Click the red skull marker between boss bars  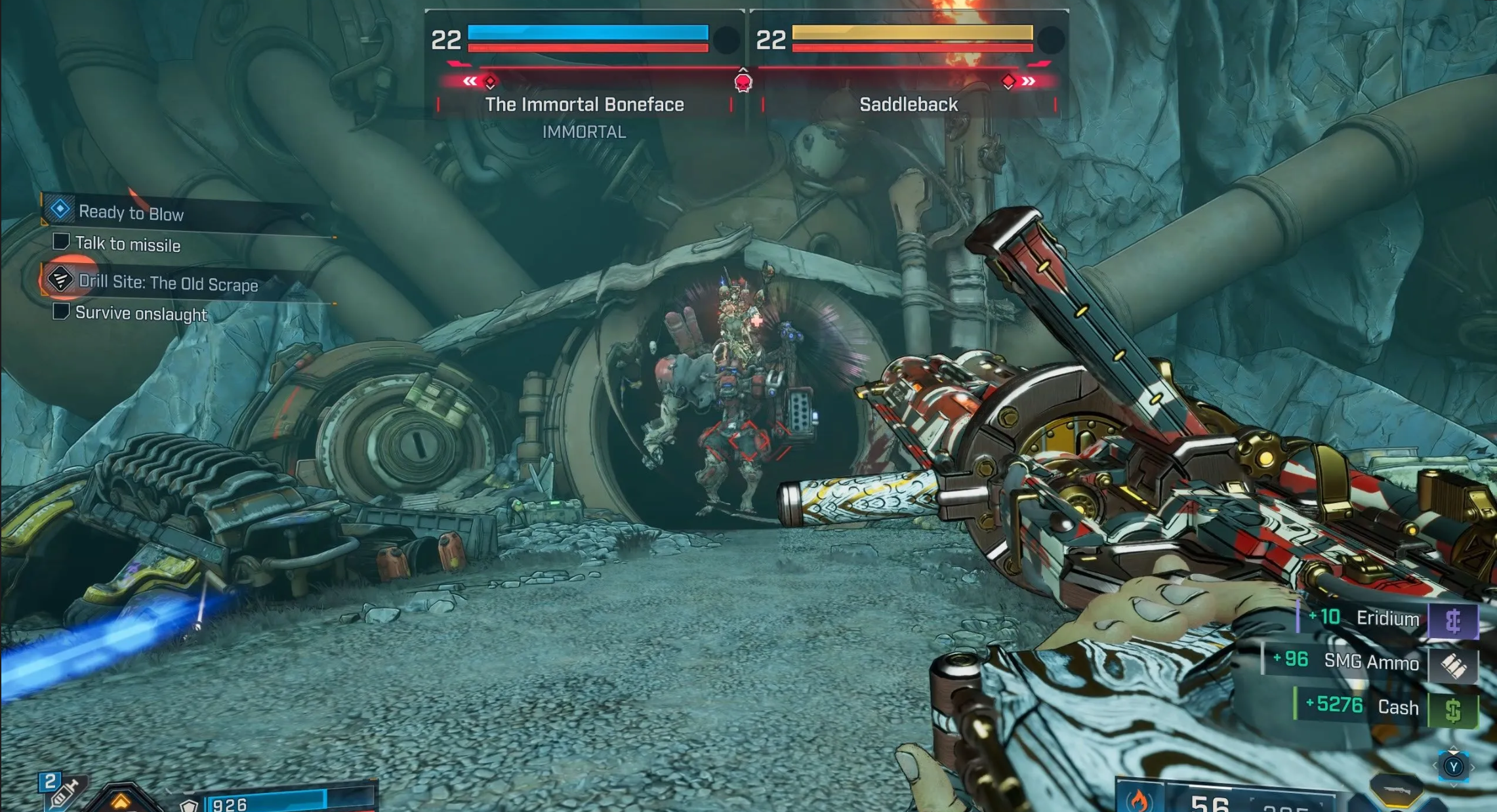743,83
